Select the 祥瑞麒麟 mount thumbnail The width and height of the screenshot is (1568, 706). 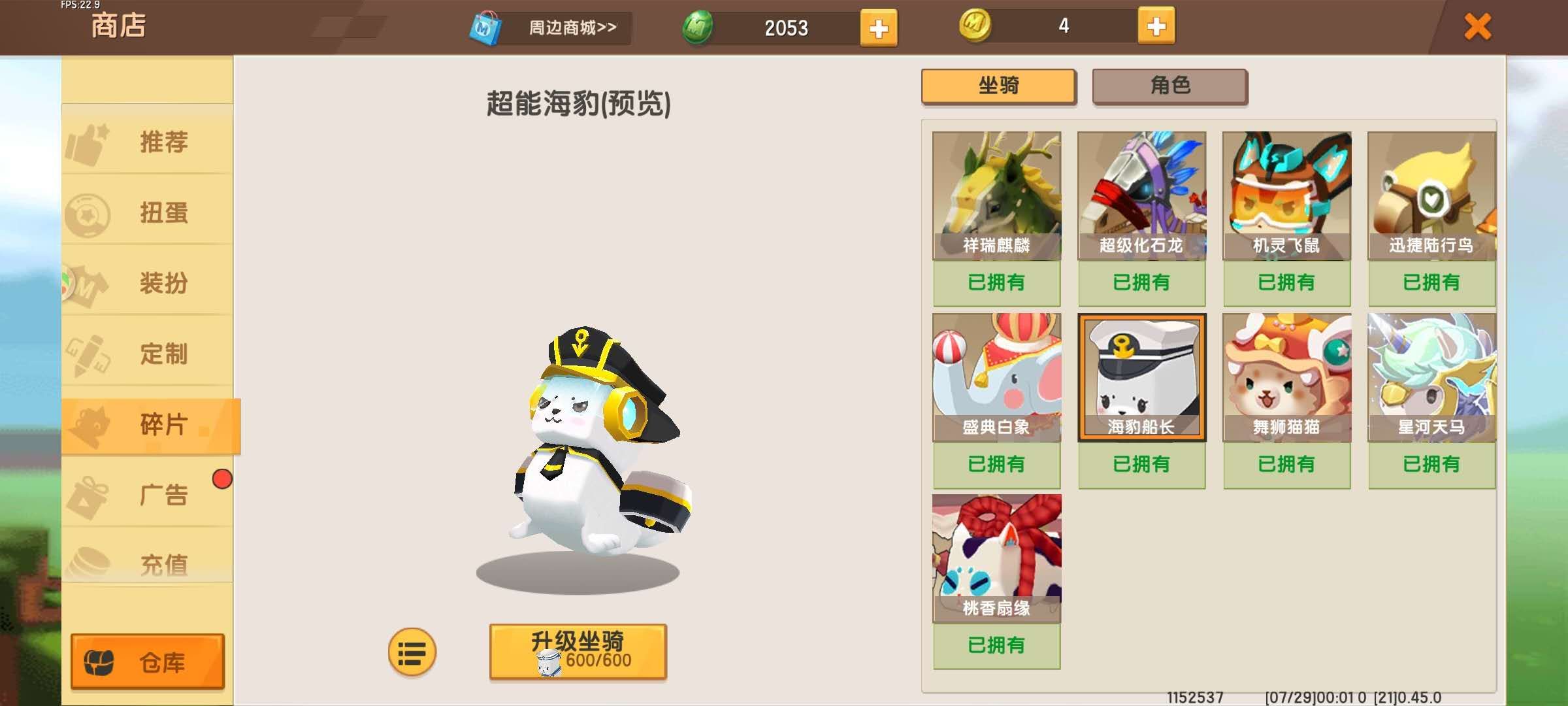[x=996, y=196]
